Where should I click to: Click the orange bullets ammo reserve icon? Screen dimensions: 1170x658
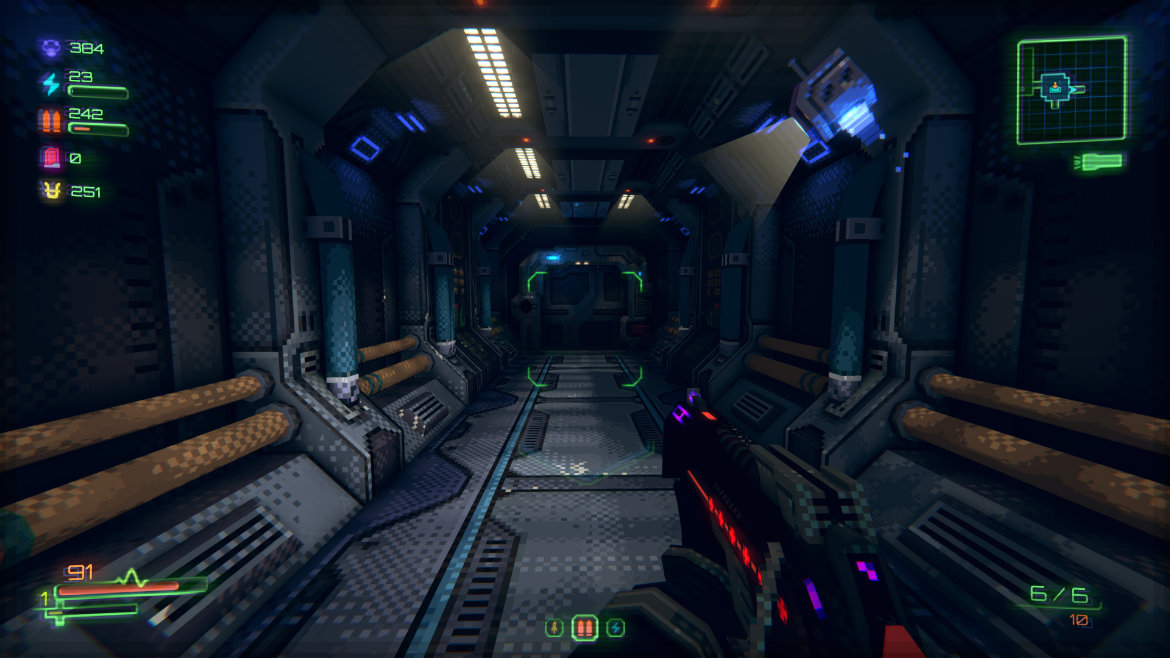coord(49,121)
